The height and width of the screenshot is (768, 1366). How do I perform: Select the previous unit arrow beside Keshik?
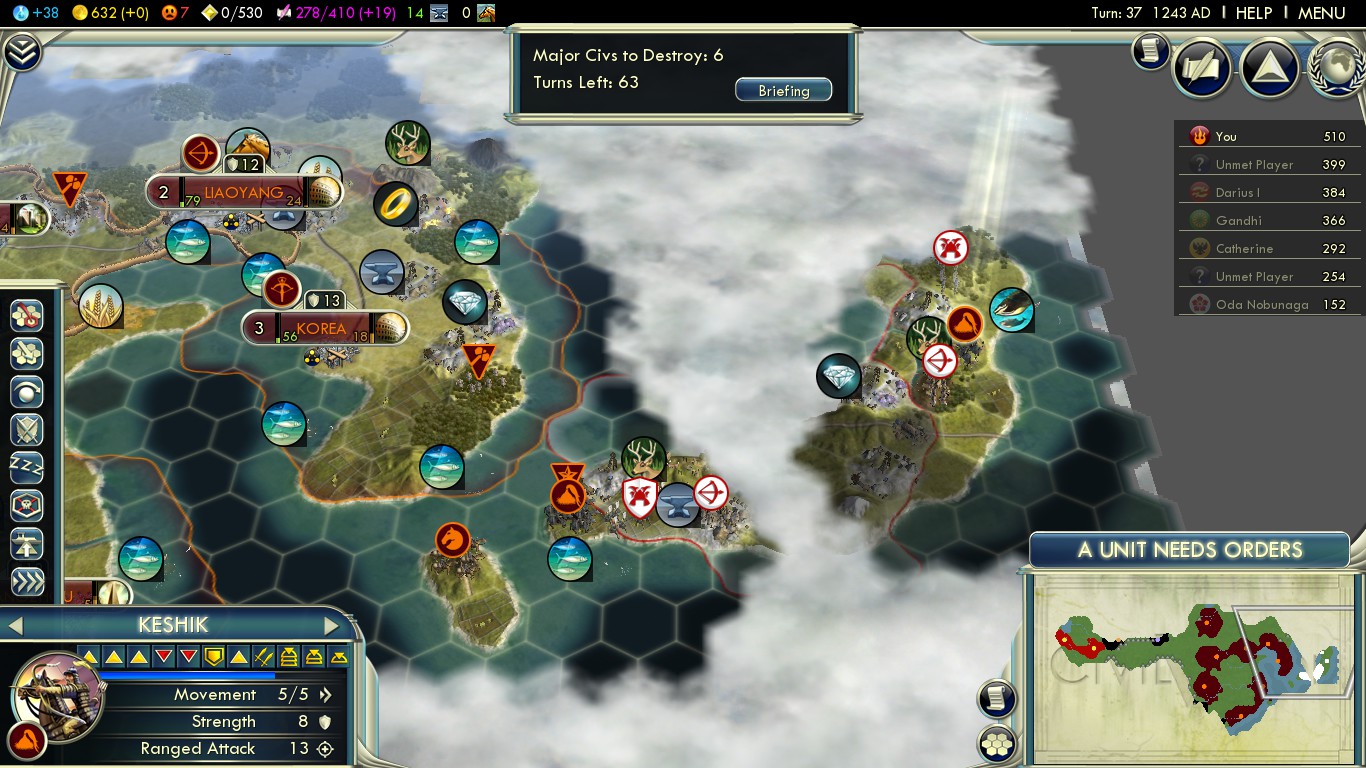coord(15,626)
